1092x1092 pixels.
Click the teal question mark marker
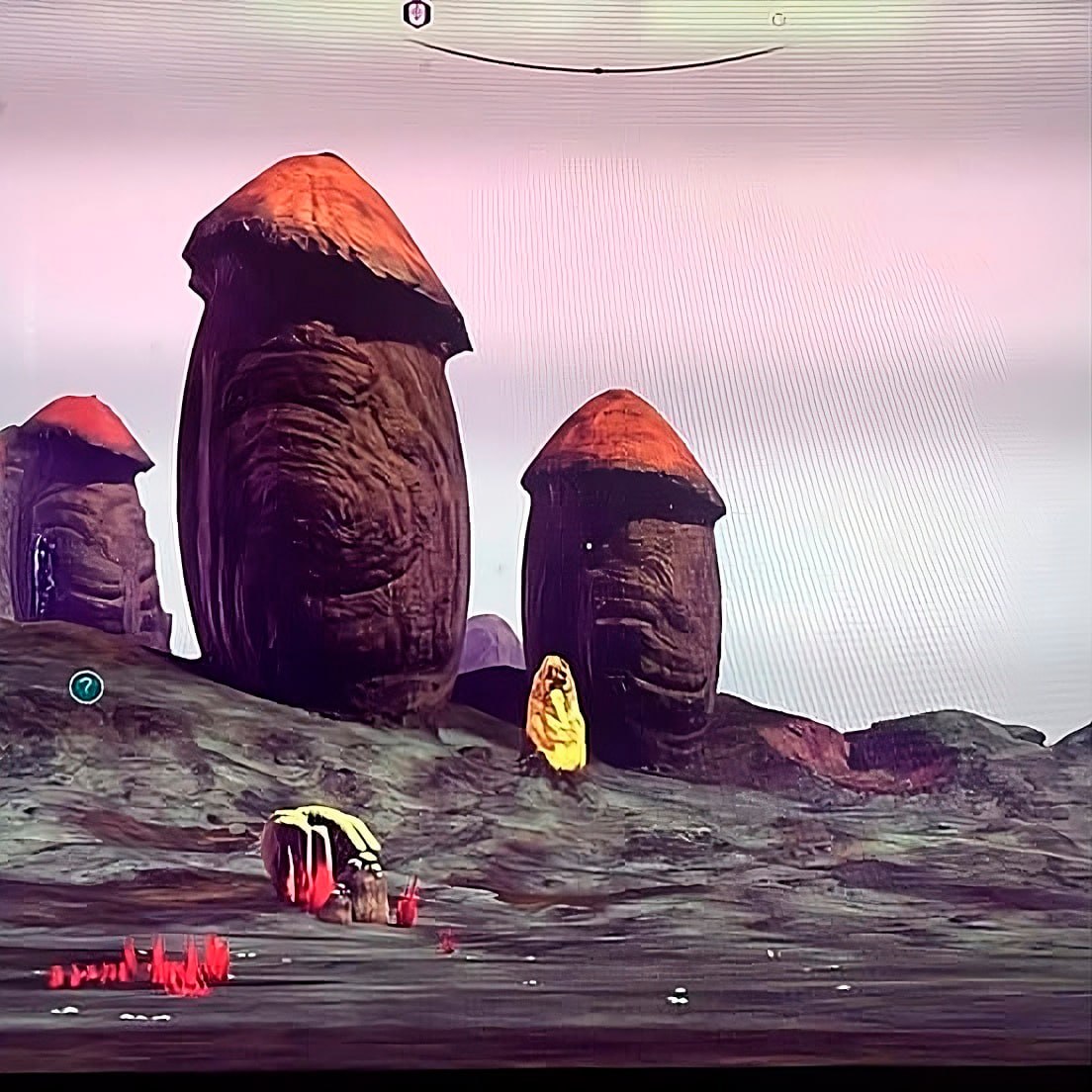(86, 686)
